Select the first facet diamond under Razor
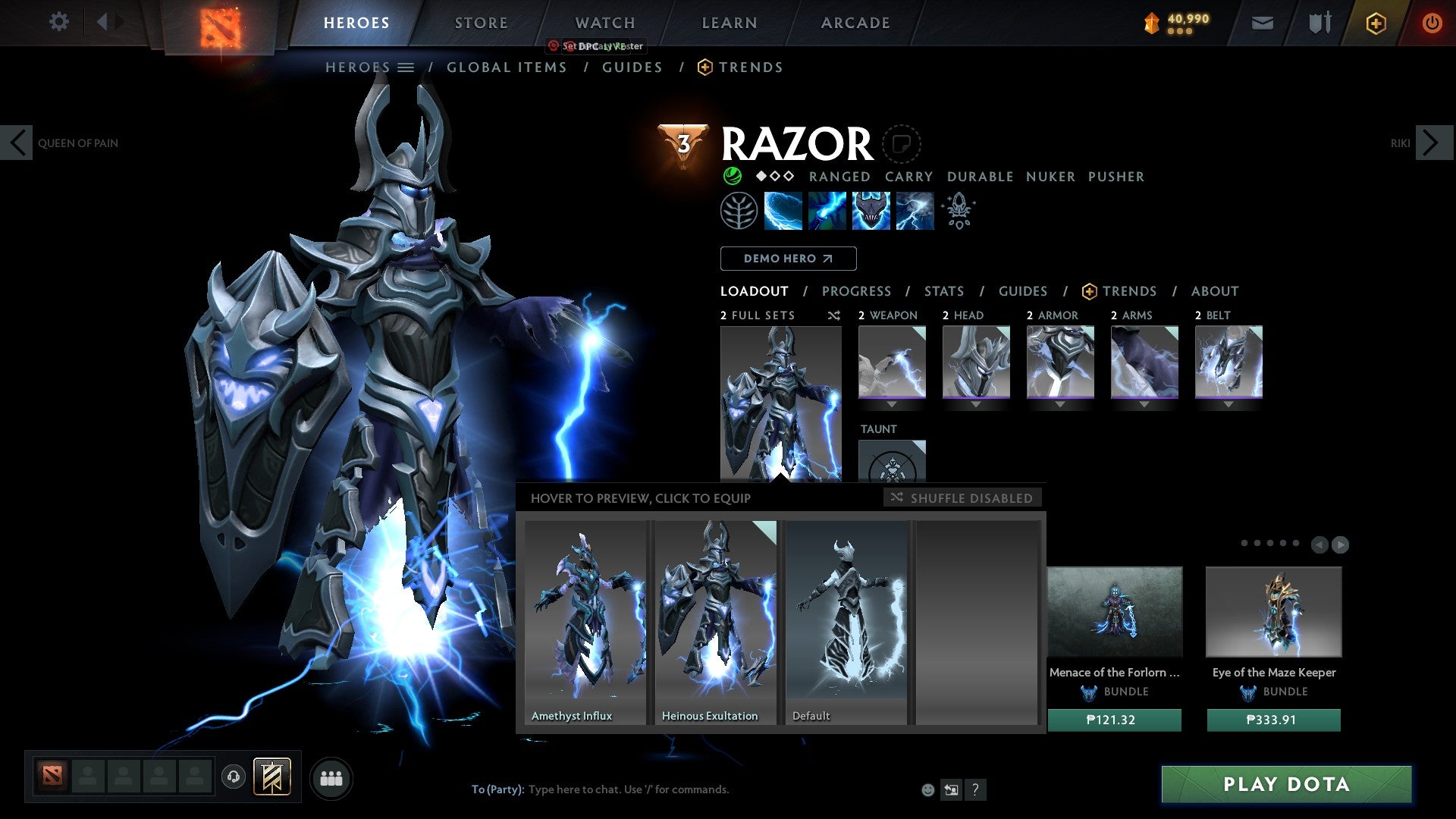The image size is (1456, 819). (x=761, y=176)
